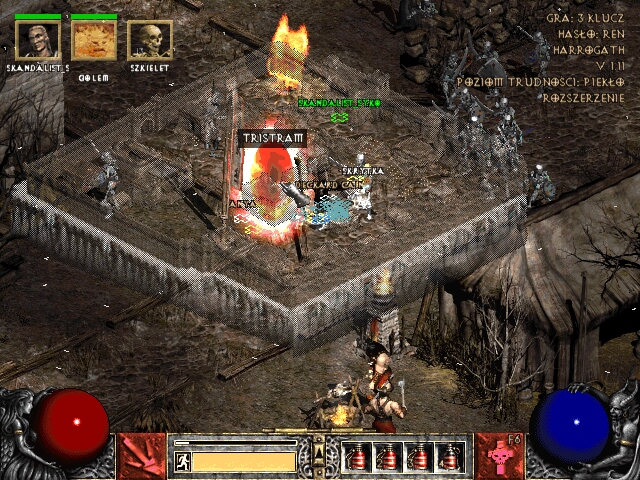Viewport: 640px width, 480px height.
Task: Open the red skull right-click skill selector
Action: 500,455
